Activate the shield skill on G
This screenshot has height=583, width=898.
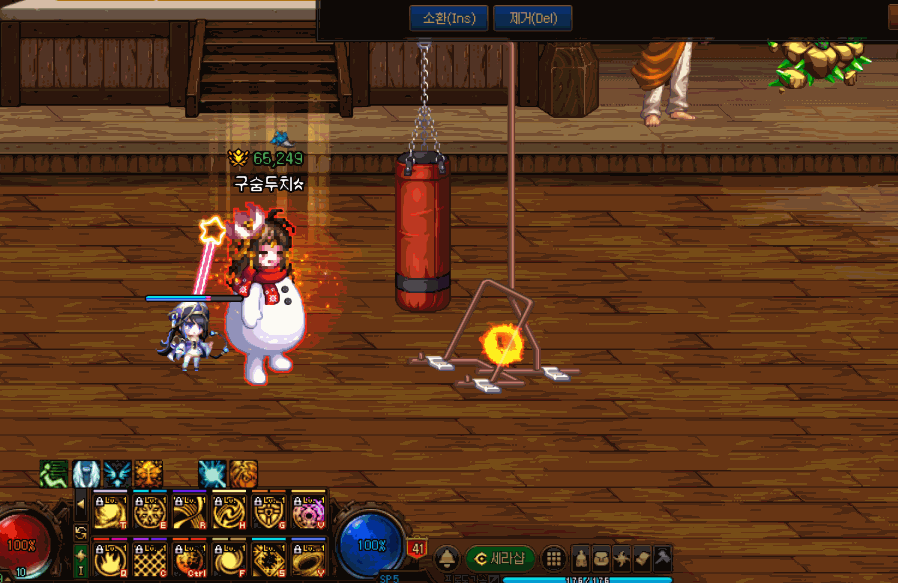click(x=269, y=510)
